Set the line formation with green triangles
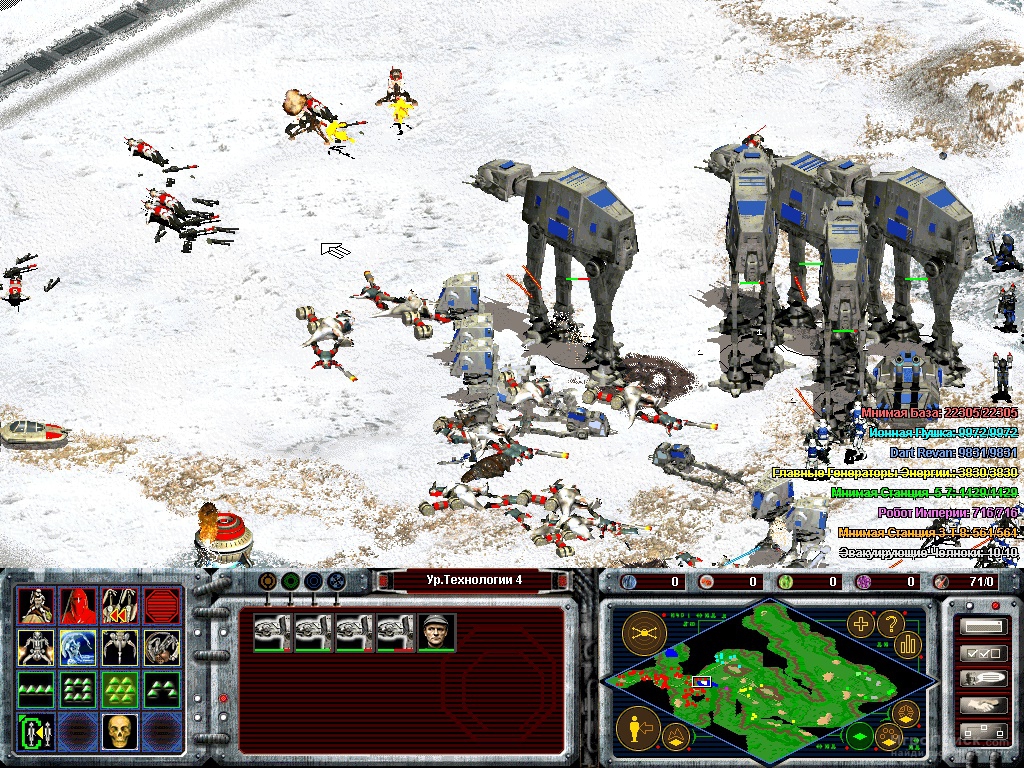The height and width of the screenshot is (768, 1024). (36, 690)
